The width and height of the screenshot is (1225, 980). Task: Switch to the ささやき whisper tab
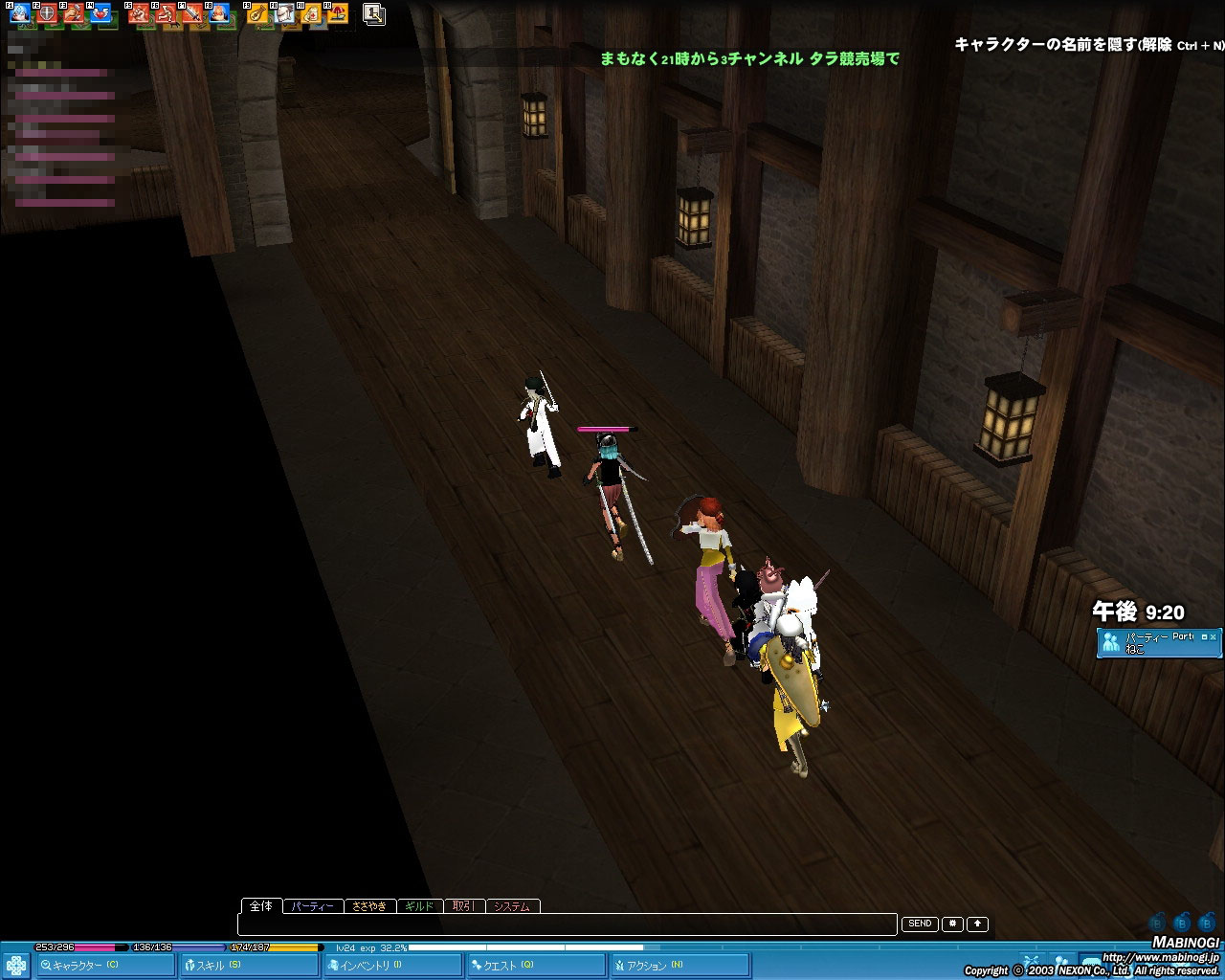point(368,906)
